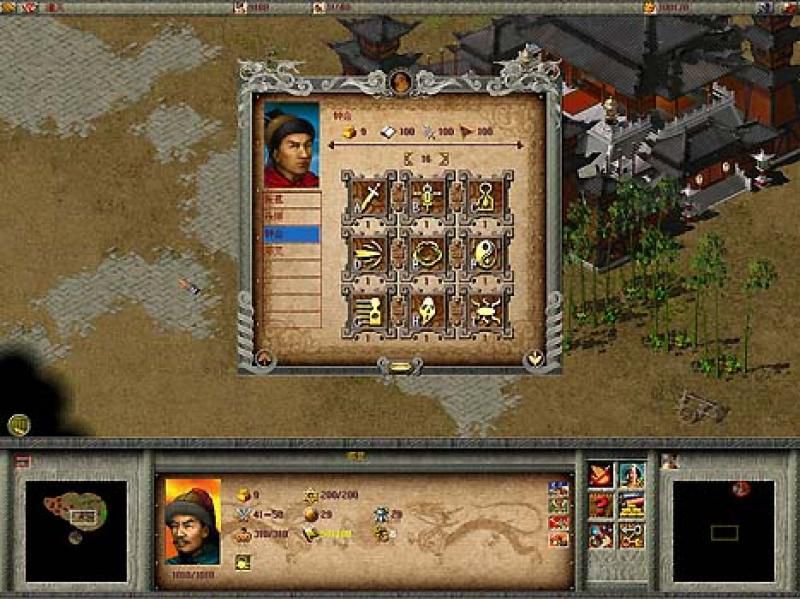The height and width of the screenshot is (599, 800).
Task: Choose the golden ring skill slot
Action: (426, 252)
